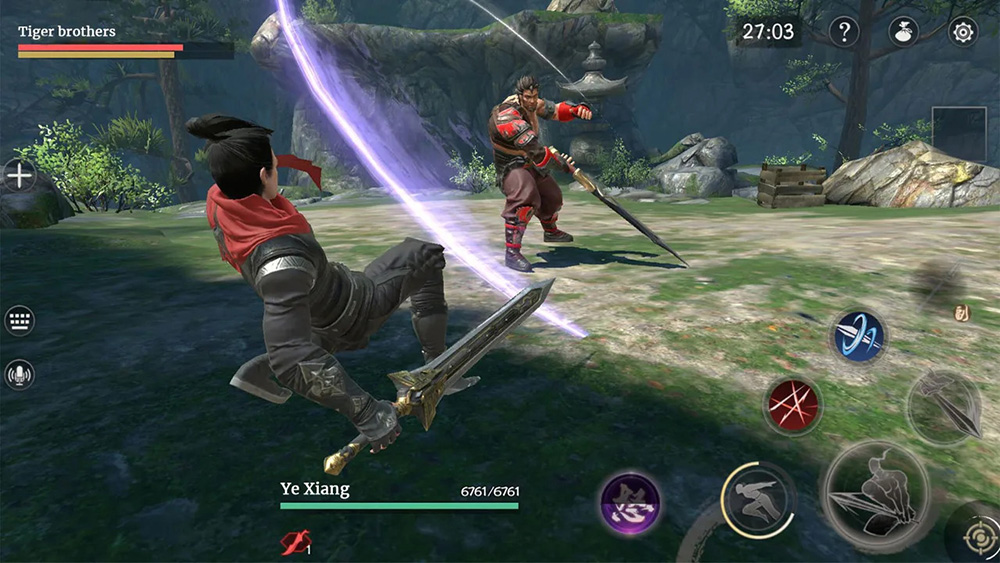Open the pouch bag icon
1000x563 pixels.
coord(904,32)
